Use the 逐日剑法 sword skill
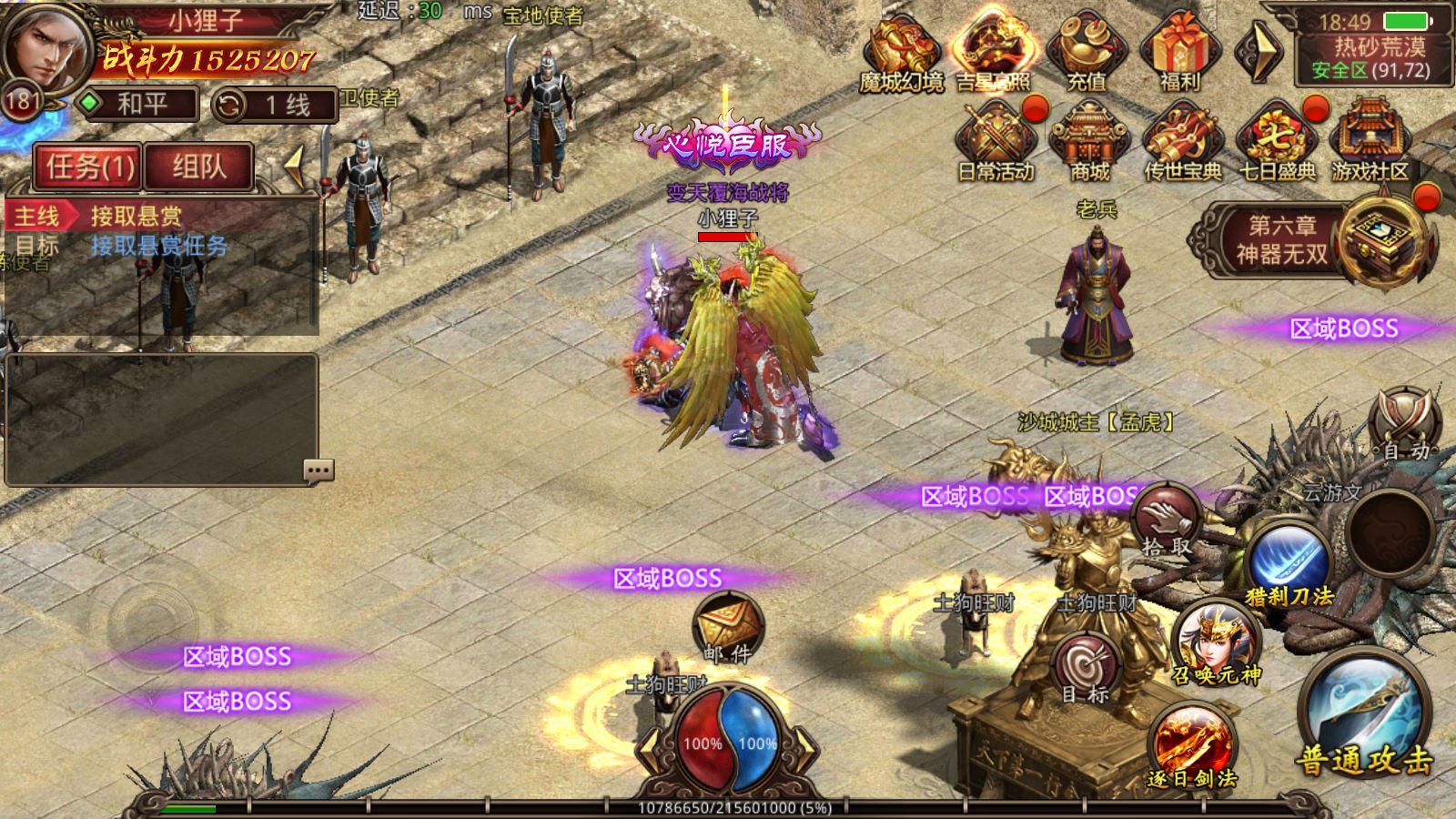The height and width of the screenshot is (819, 1456). (1192, 744)
